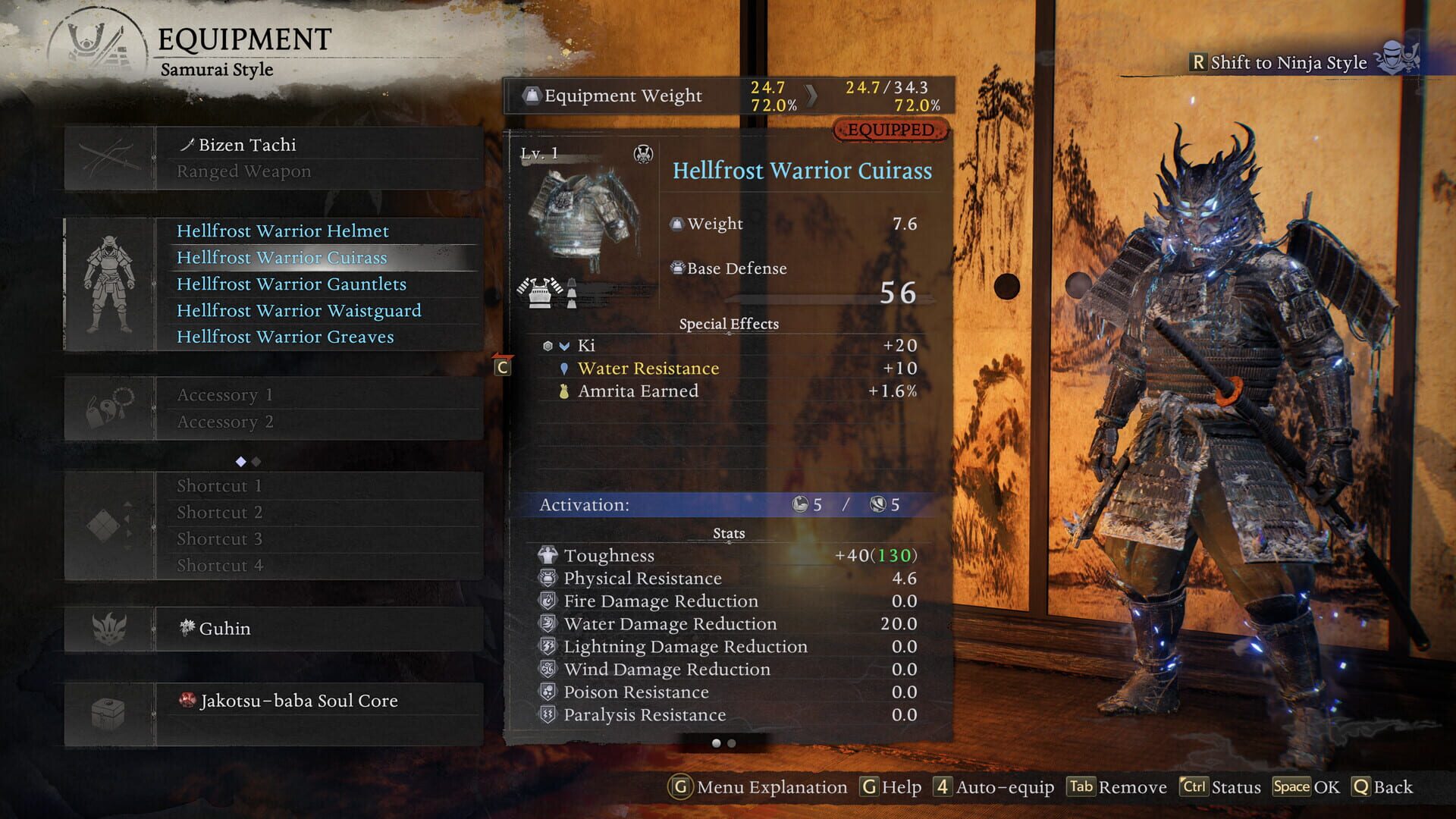
Task: Select the crossed swords weapon slot icon
Action: [x=111, y=157]
